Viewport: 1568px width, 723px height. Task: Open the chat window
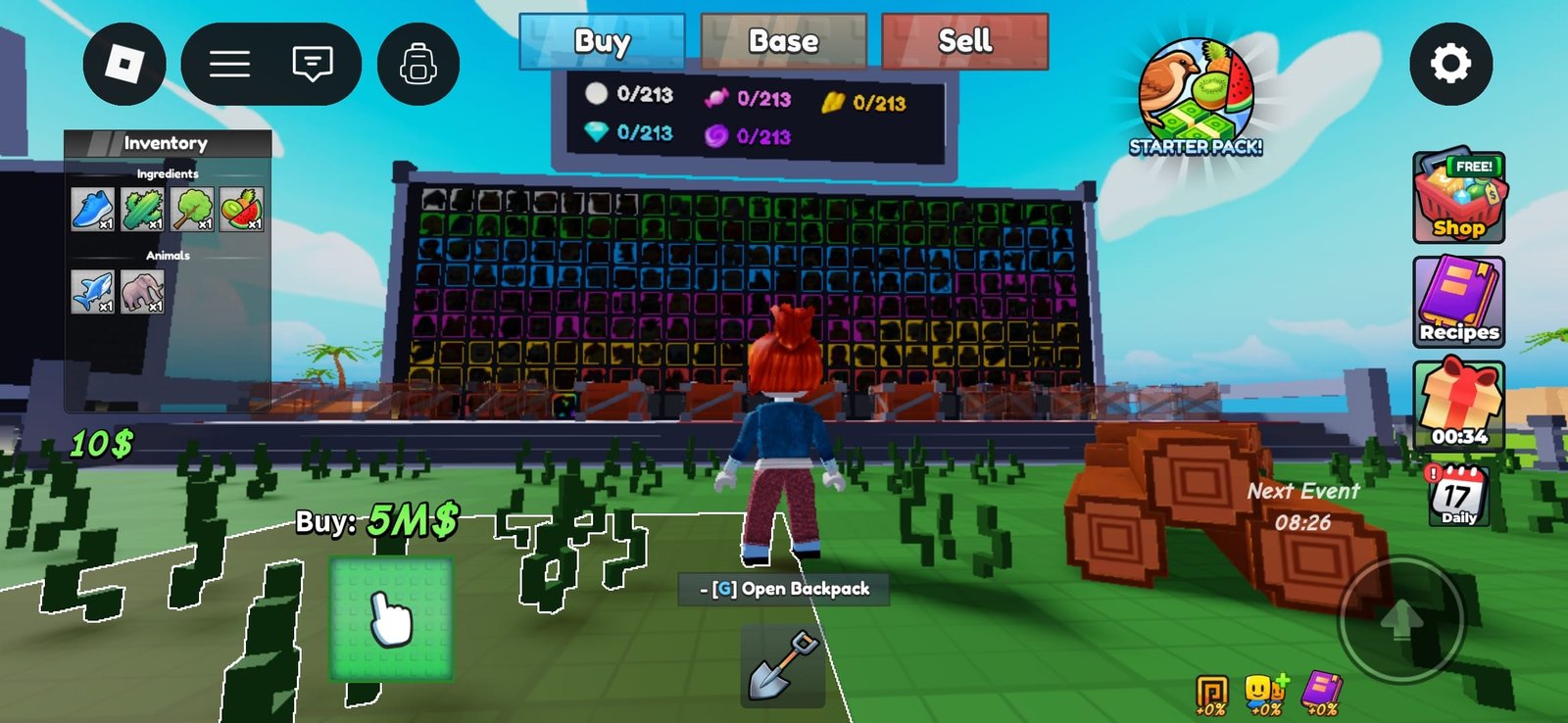313,65
